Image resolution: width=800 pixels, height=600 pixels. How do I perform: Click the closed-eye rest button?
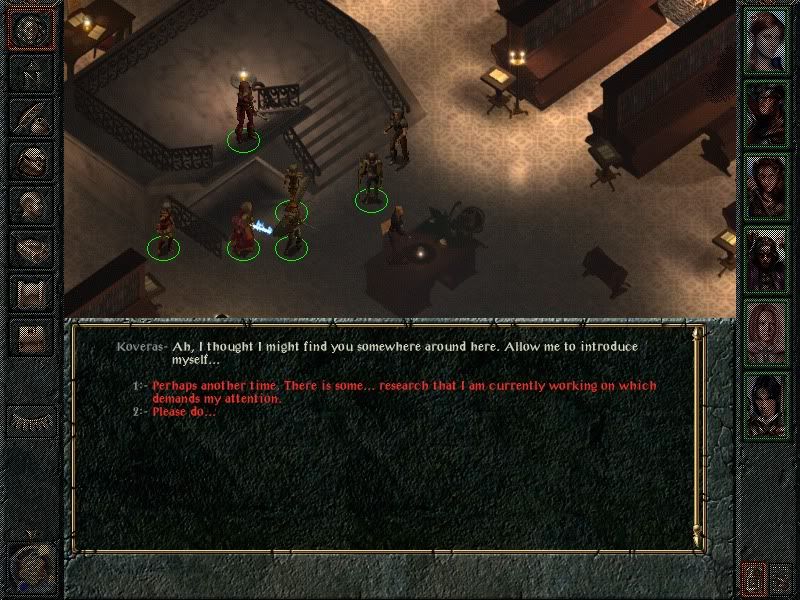[x=30, y=421]
